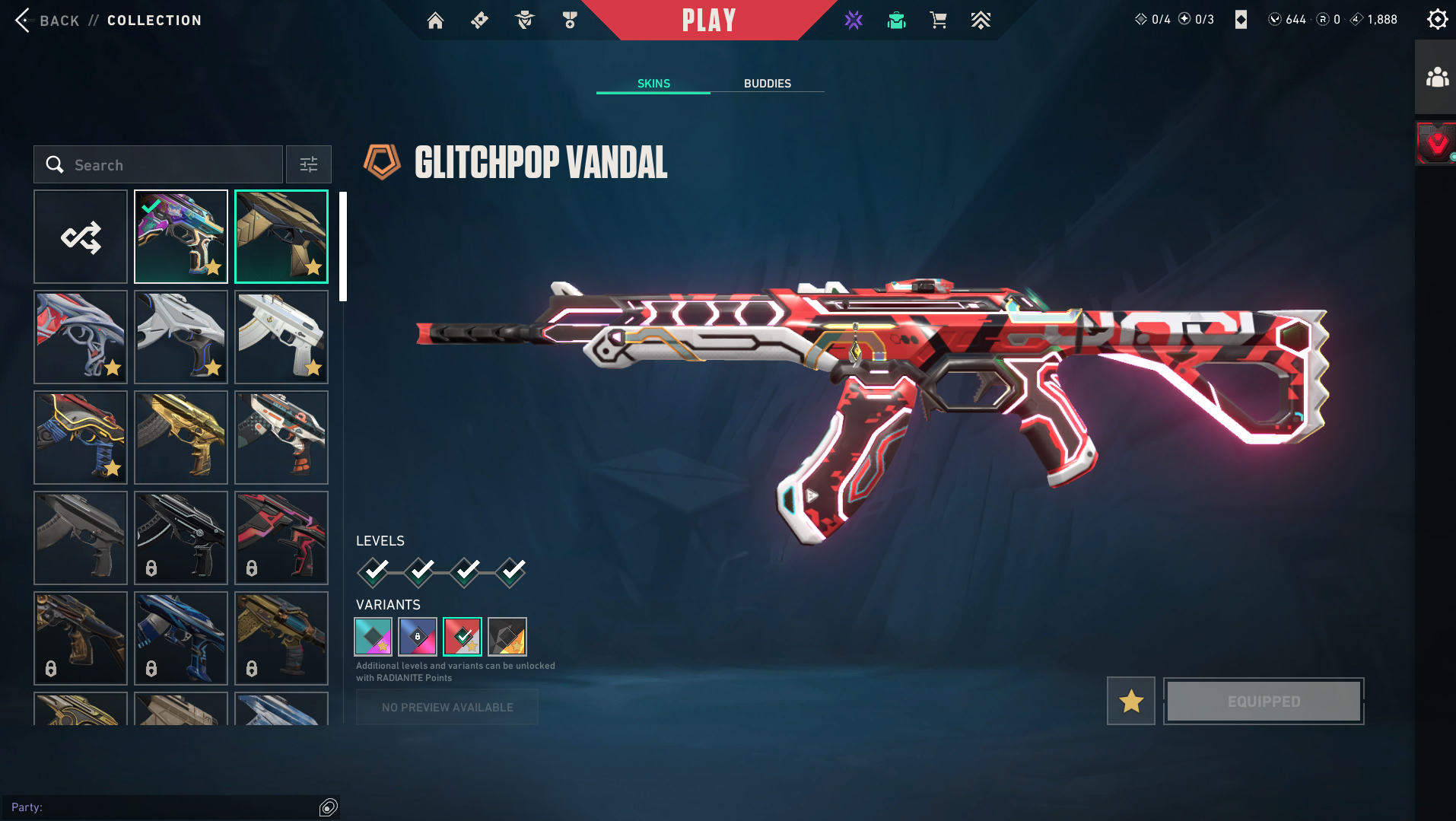Choose the black and gold variant swatch
This screenshot has height=821, width=1456.
click(x=507, y=637)
